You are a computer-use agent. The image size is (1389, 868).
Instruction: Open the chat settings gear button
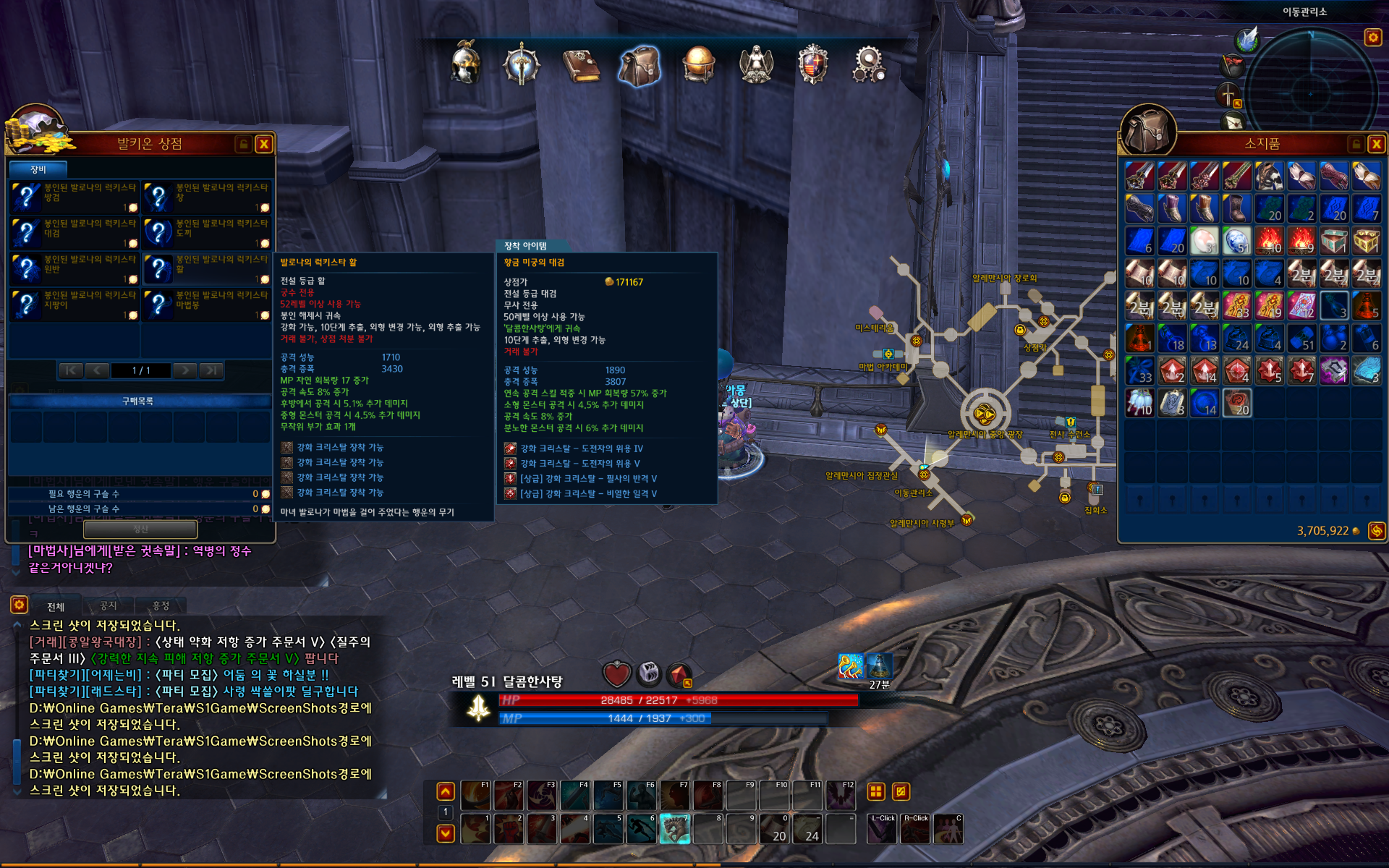tap(19, 605)
